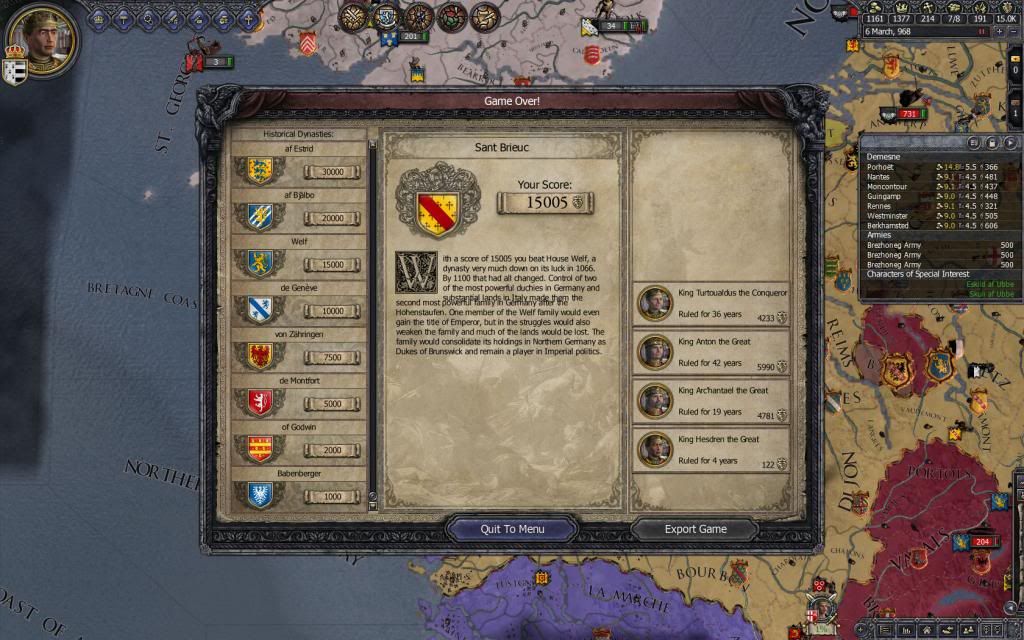Select King Hesdren the Great's portrait
1024x640 pixels.
(655, 449)
